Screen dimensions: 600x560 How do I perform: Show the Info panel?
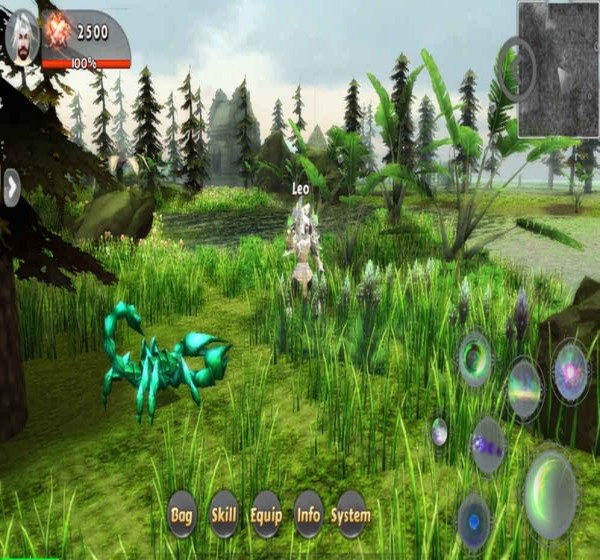coord(308,514)
